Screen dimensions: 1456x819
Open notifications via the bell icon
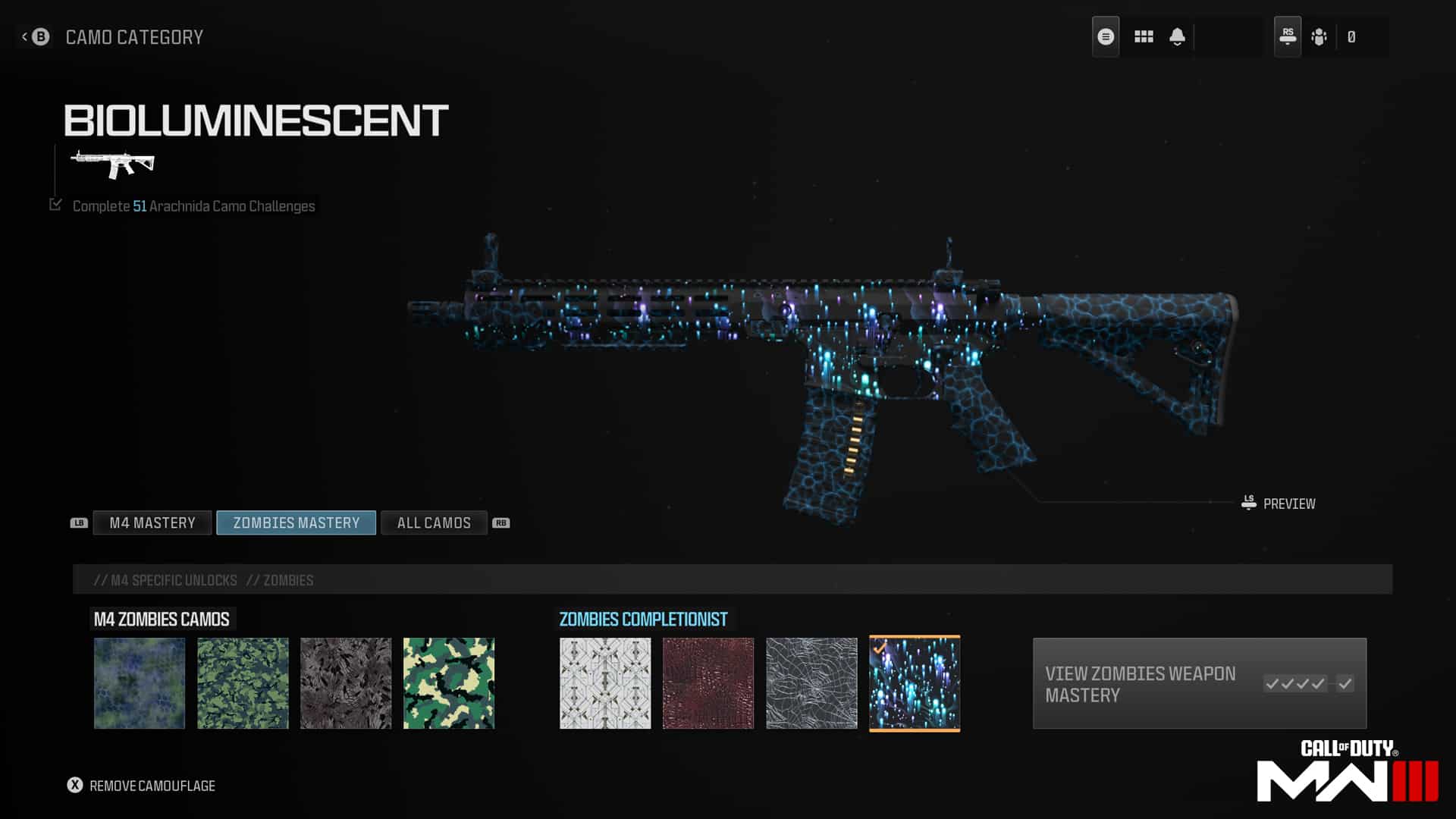point(1177,36)
